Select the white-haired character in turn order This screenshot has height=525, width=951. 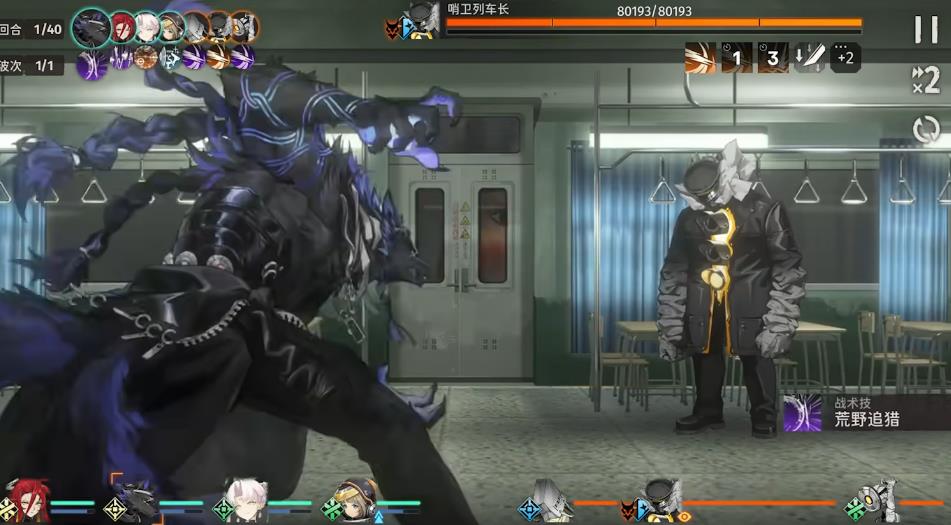tap(148, 26)
